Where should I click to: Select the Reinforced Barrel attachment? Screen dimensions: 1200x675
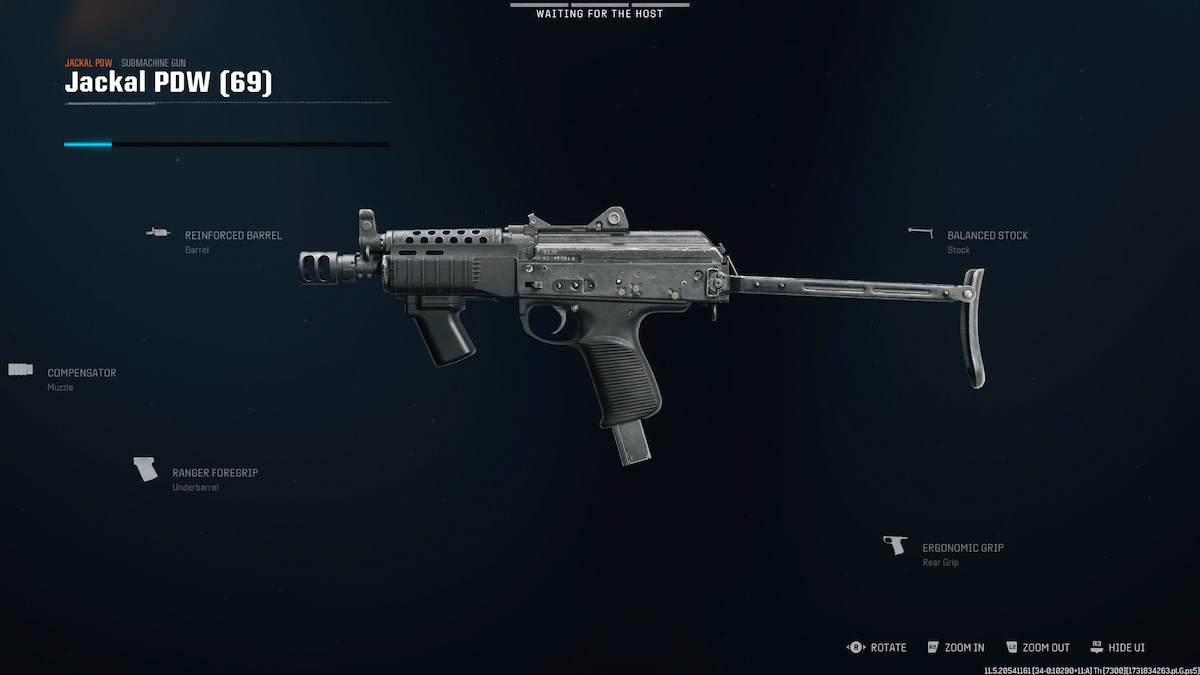pos(232,236)
